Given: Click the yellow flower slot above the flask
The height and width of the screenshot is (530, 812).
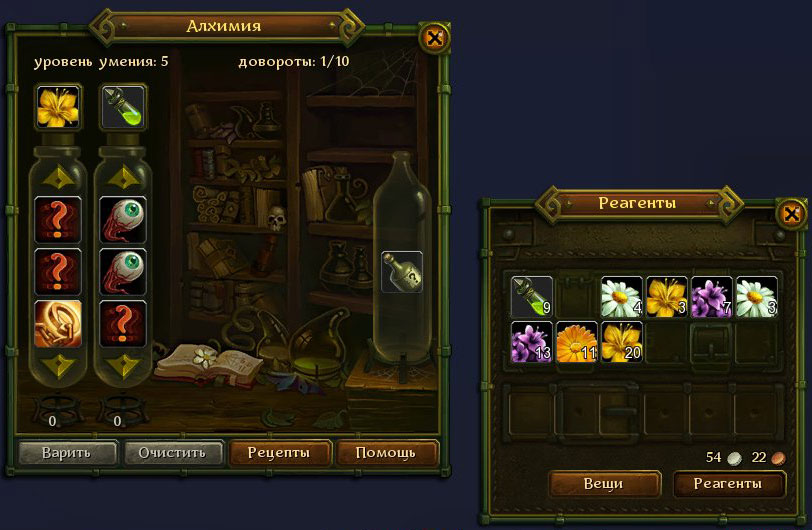Looking at the screenshot, I should 58,107.
